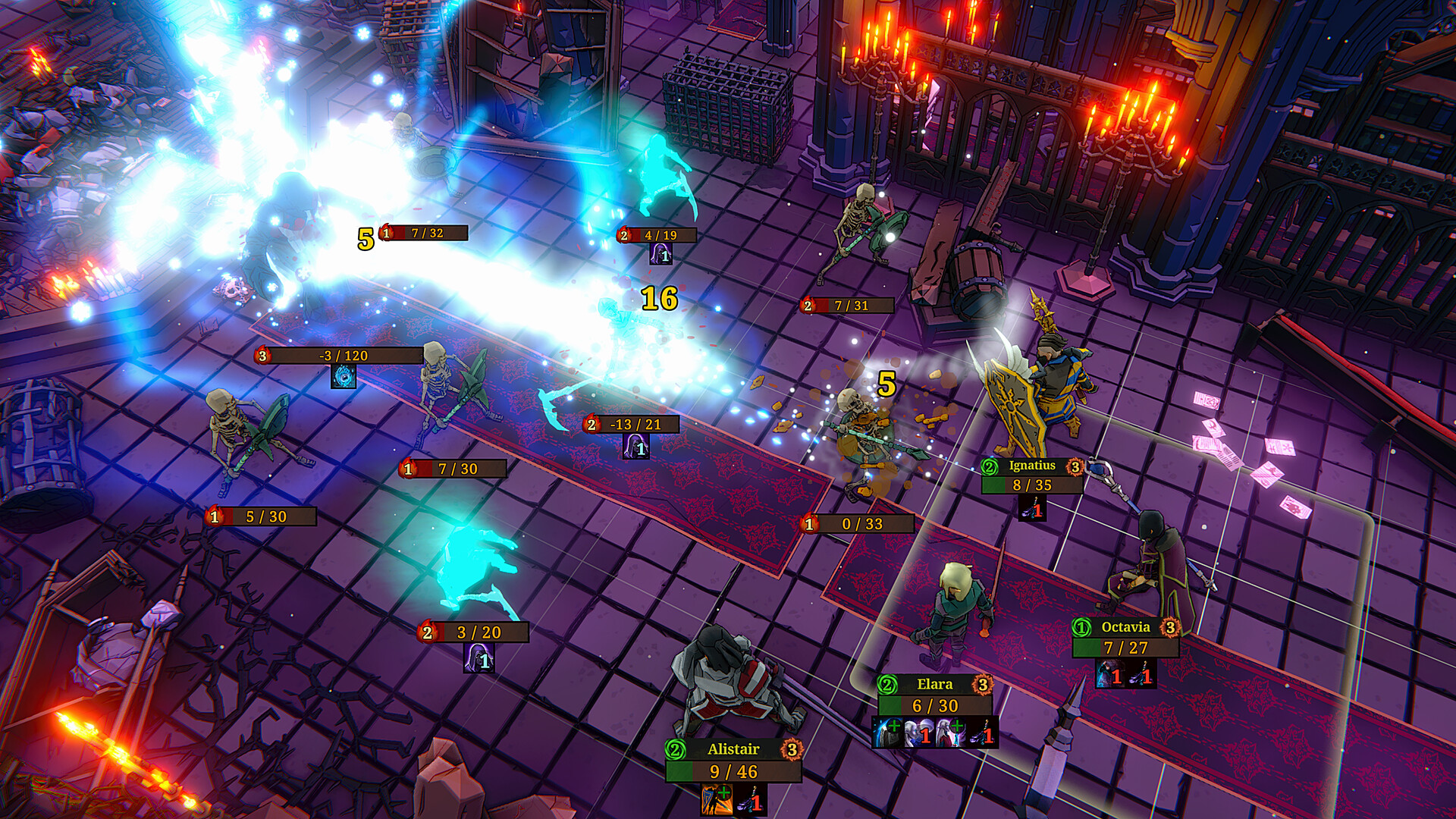Image resolution: width=1456 pixels, height=819 pixels.
Task: Inspect the blue swirling orb status icon
Action: [344, 376]
